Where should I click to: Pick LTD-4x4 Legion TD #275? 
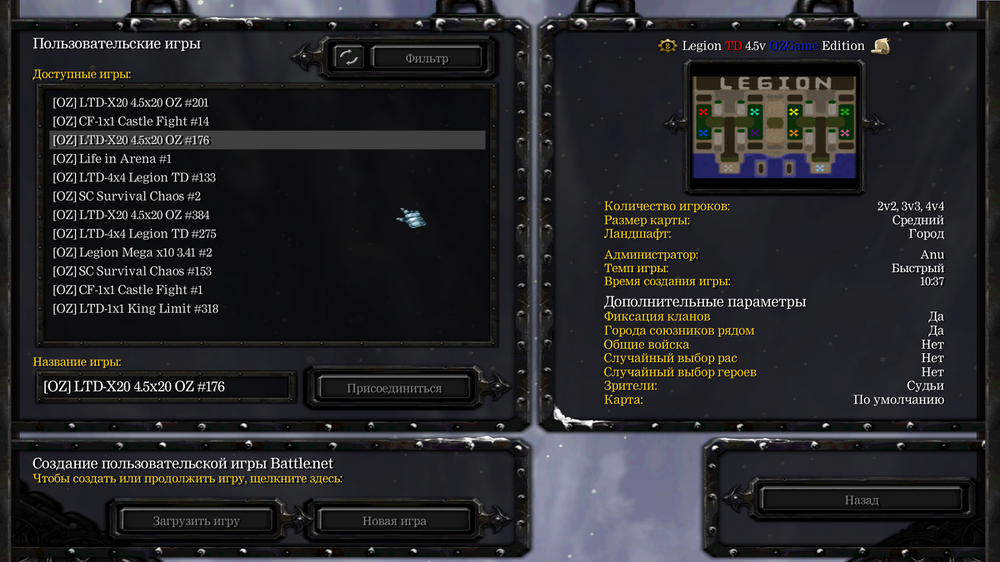point(134,234)
